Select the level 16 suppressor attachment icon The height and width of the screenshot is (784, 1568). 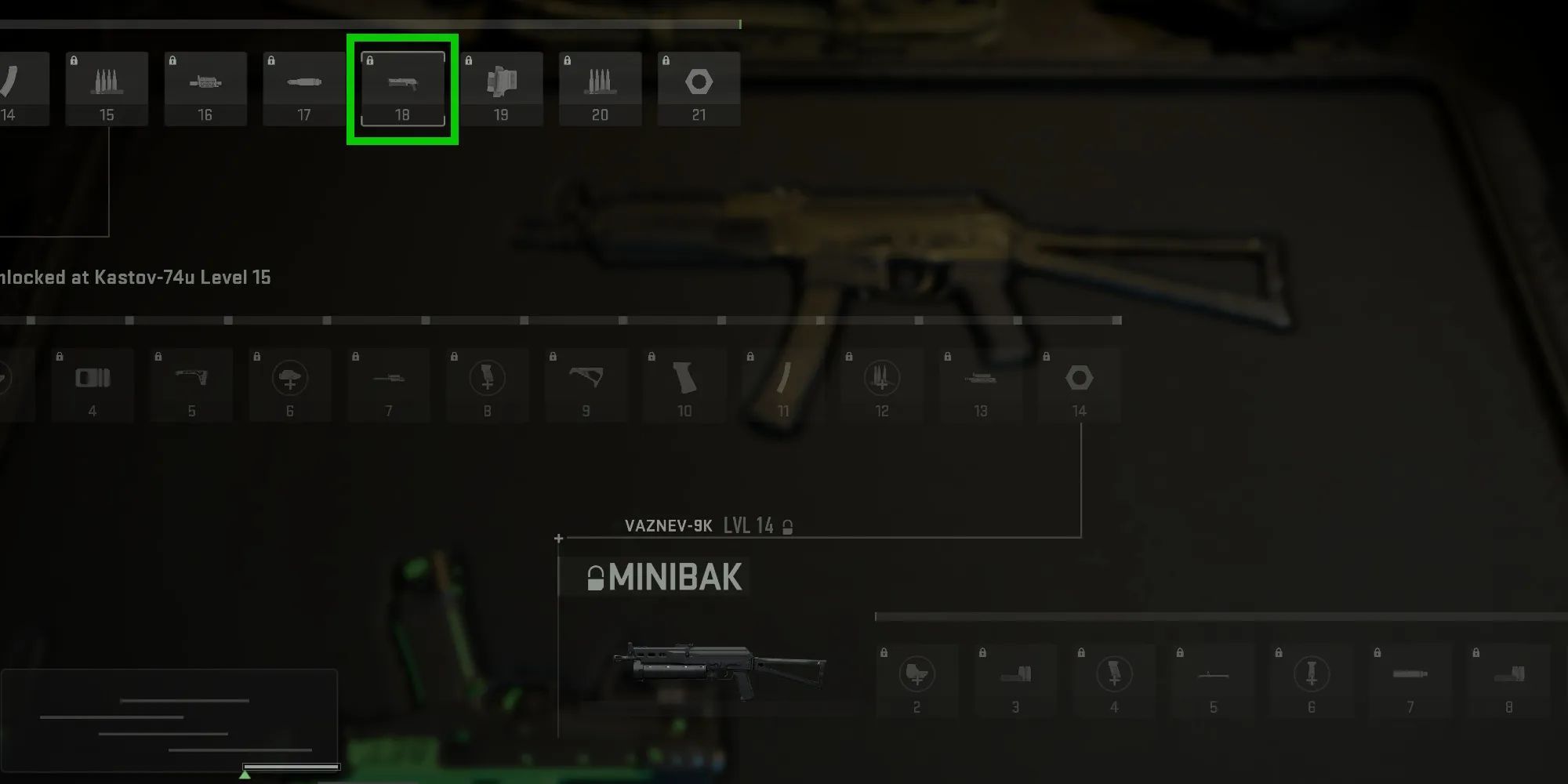point(205,86)
